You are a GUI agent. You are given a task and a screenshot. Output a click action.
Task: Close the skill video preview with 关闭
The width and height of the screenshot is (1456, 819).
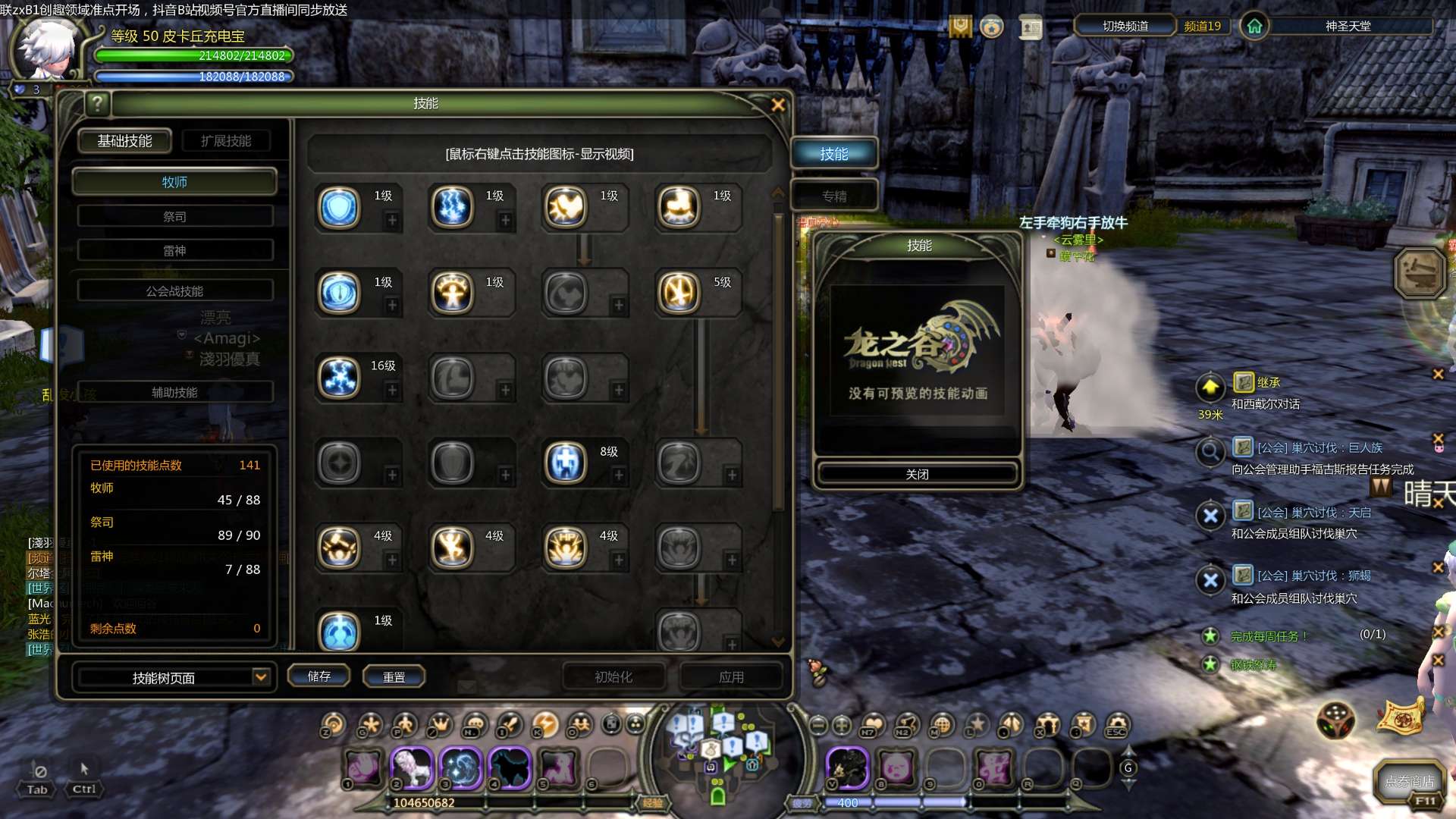pos(917,474)
